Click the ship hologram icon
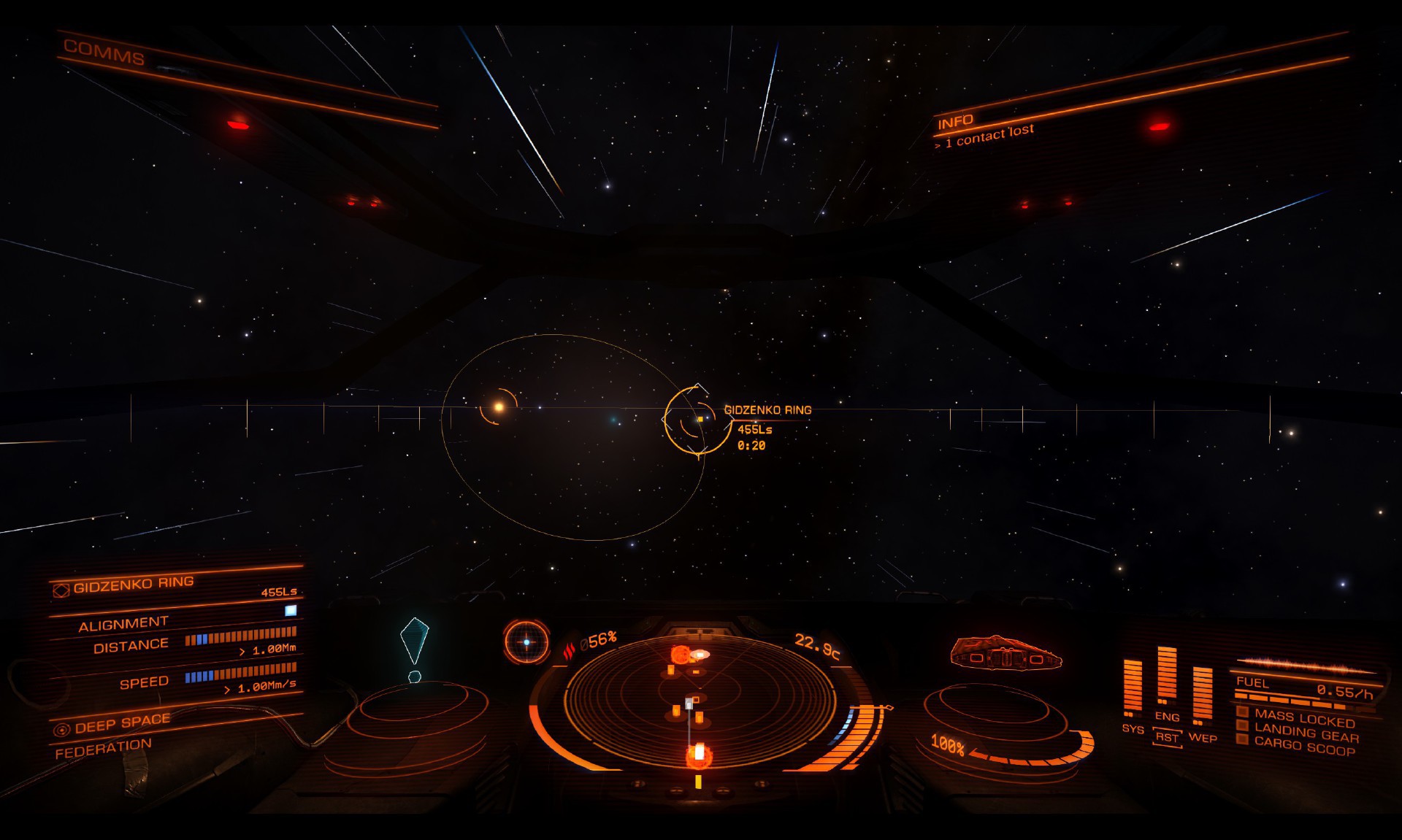The image size is (1402, 840). click(1006, 652)
